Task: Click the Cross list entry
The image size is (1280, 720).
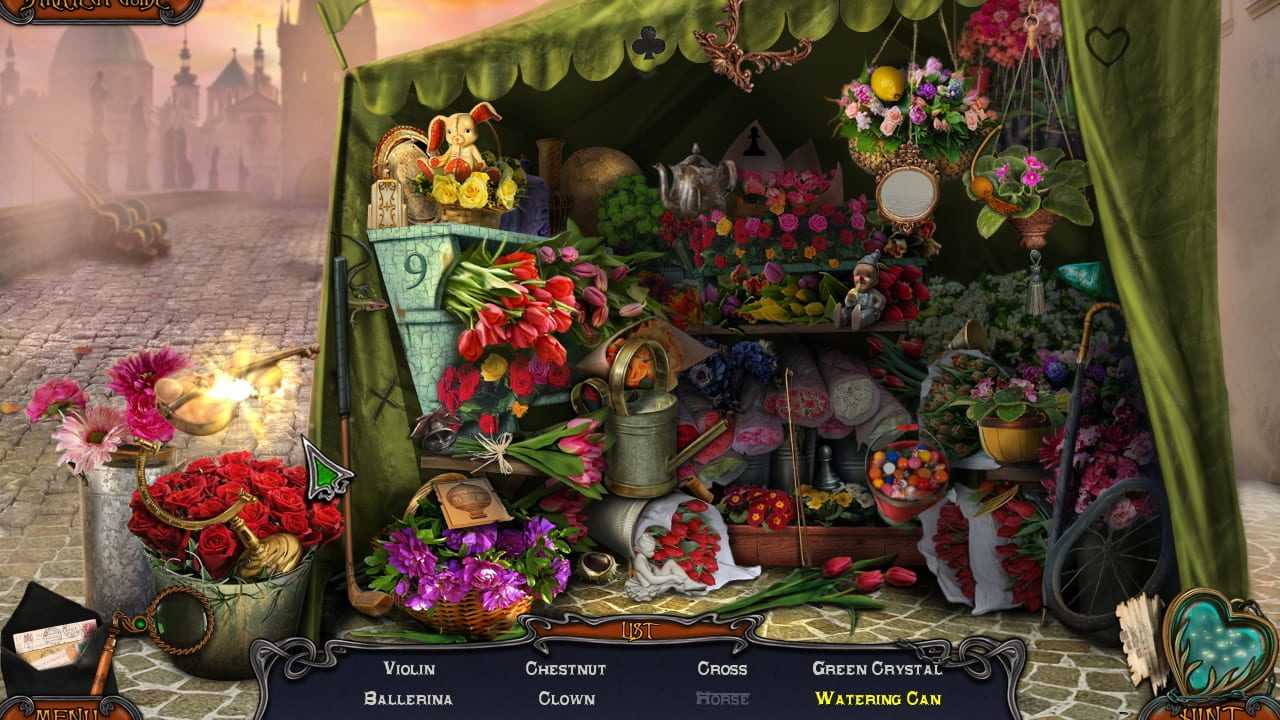Action: click(x=722, y=669)
